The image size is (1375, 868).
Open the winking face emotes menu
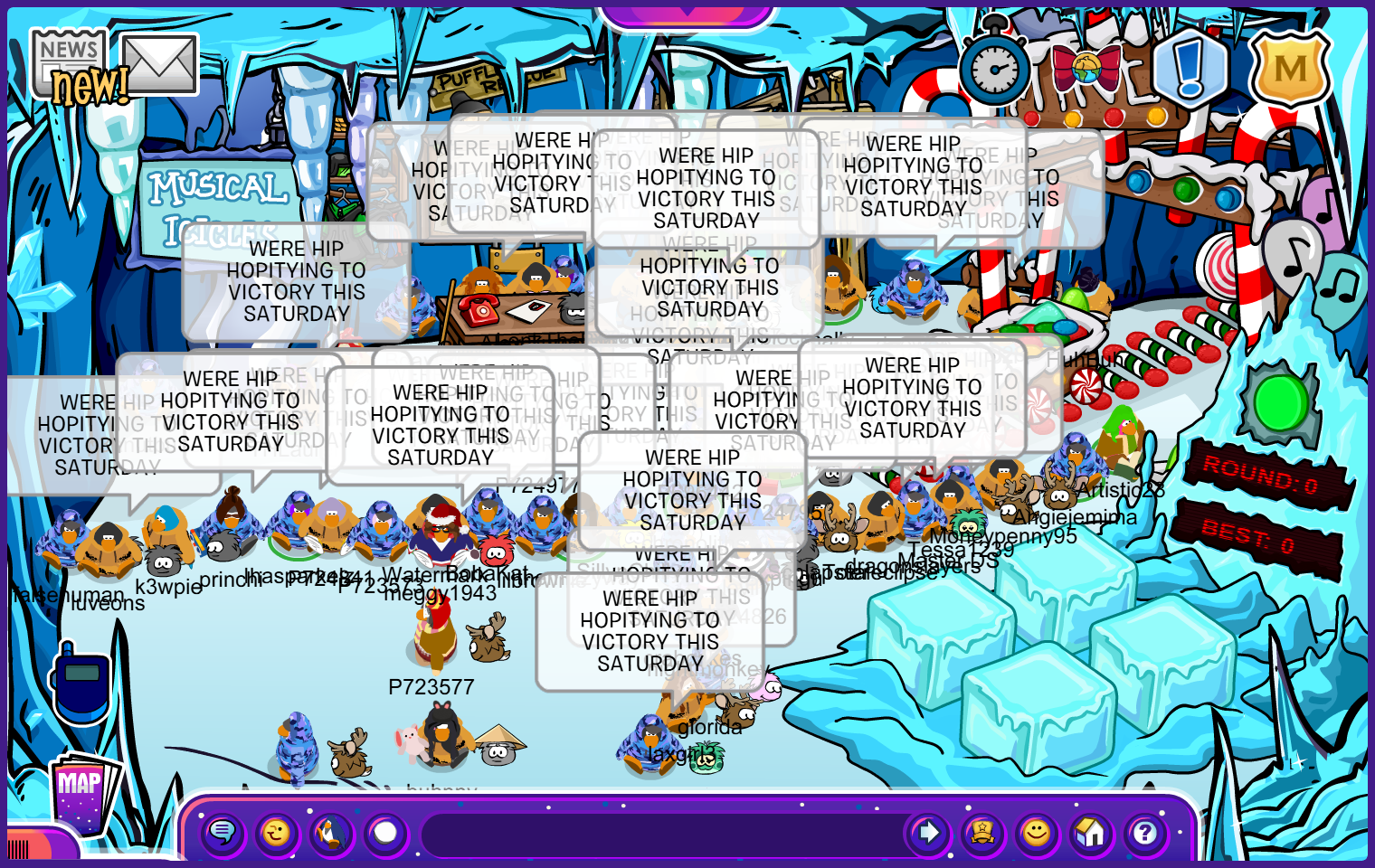pyautogui.click(x=277, y=832)
